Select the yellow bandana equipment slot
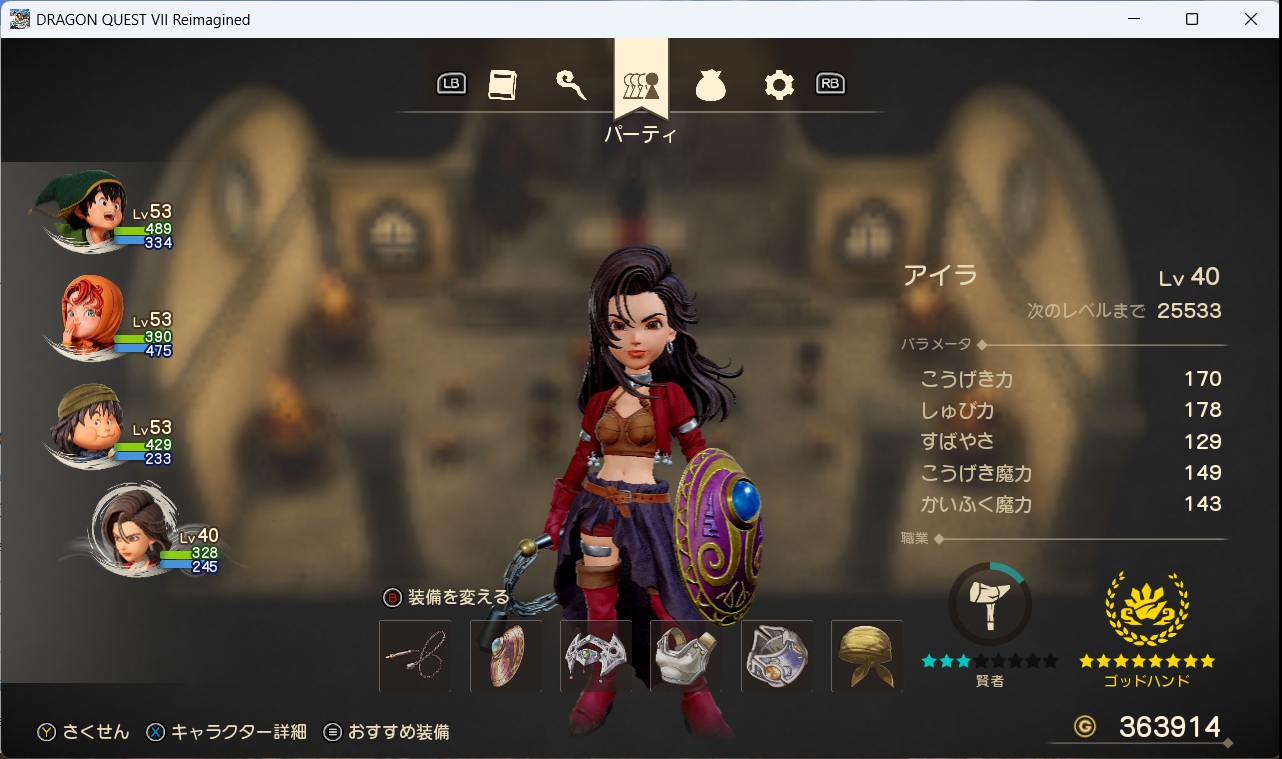This screenshot has height=759, width=1282. (866, 656)
